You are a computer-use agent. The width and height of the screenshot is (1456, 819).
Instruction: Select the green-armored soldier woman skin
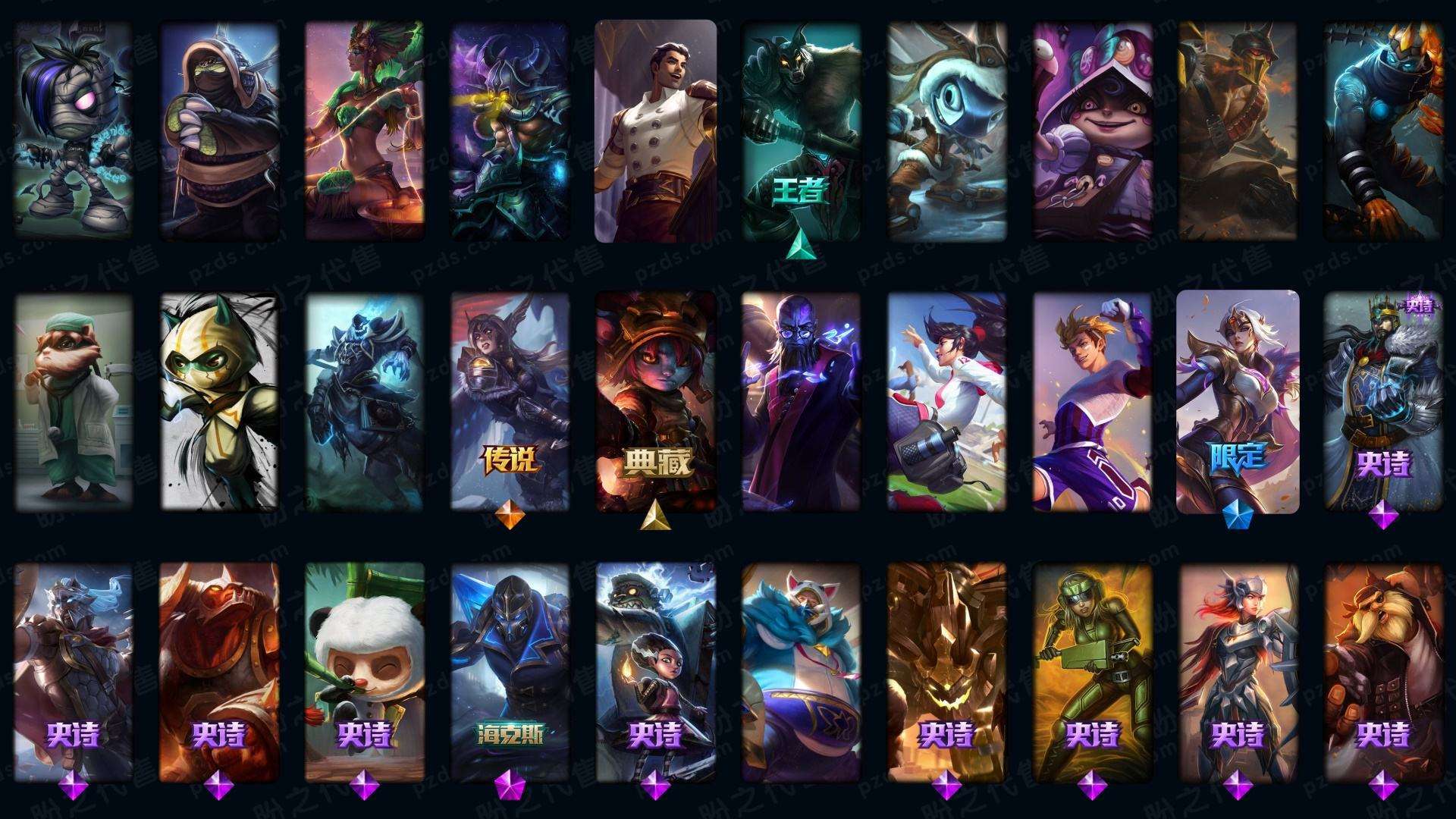1092,671
